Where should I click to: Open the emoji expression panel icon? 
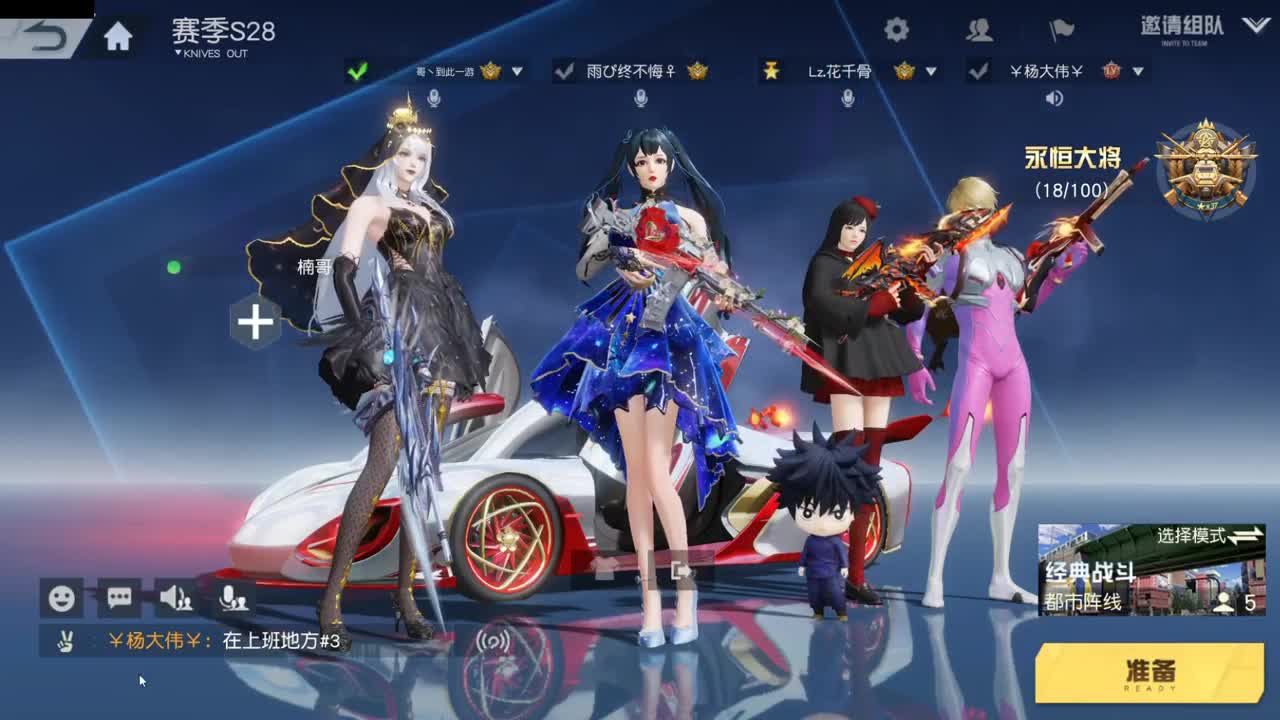(x=60, y=597)
